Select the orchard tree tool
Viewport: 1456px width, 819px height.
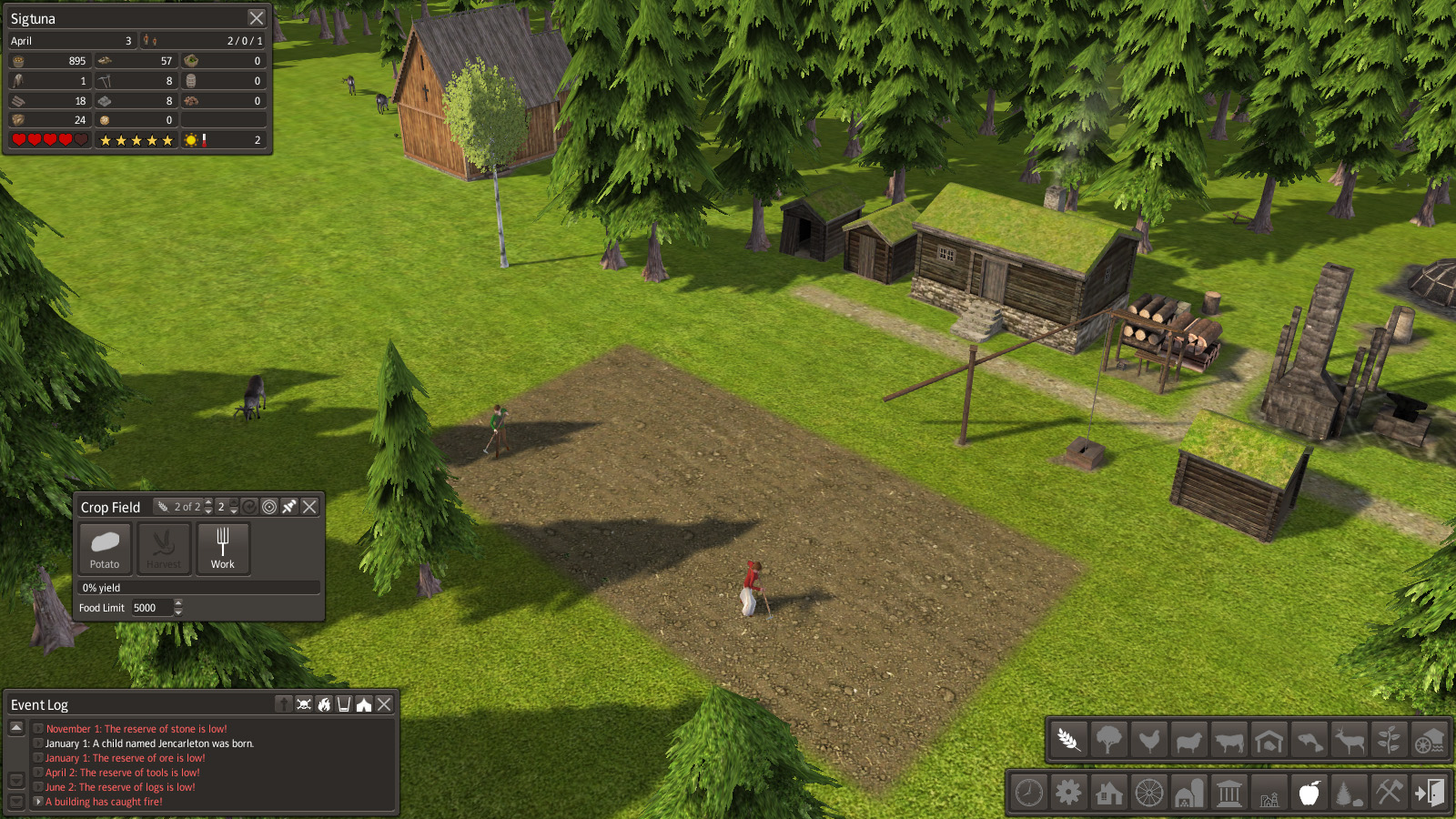pos(1108,741)
